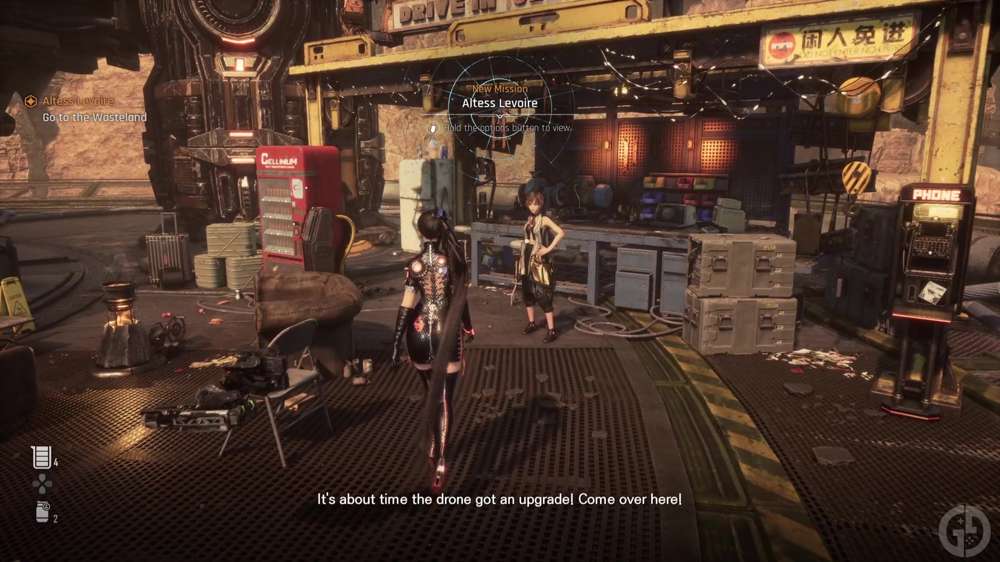Select the New Mission Altess Levoire notification
The width and height of the screenshot is (1000, 562).
tap(500, 102)
